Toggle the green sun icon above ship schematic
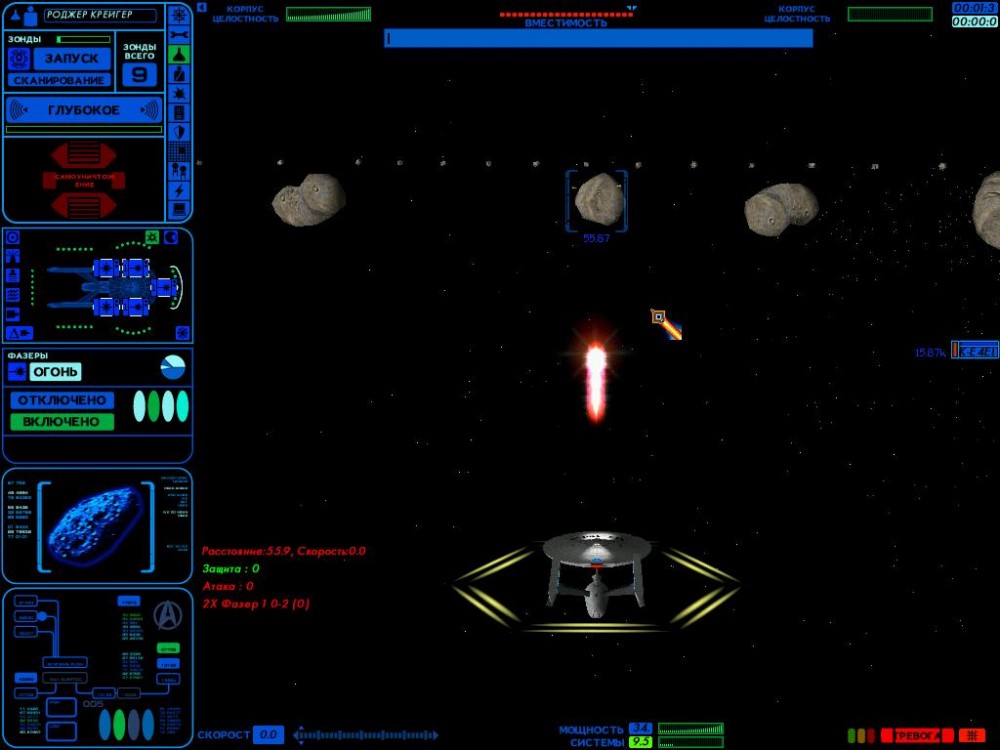1000x750 pixels. 152,237
